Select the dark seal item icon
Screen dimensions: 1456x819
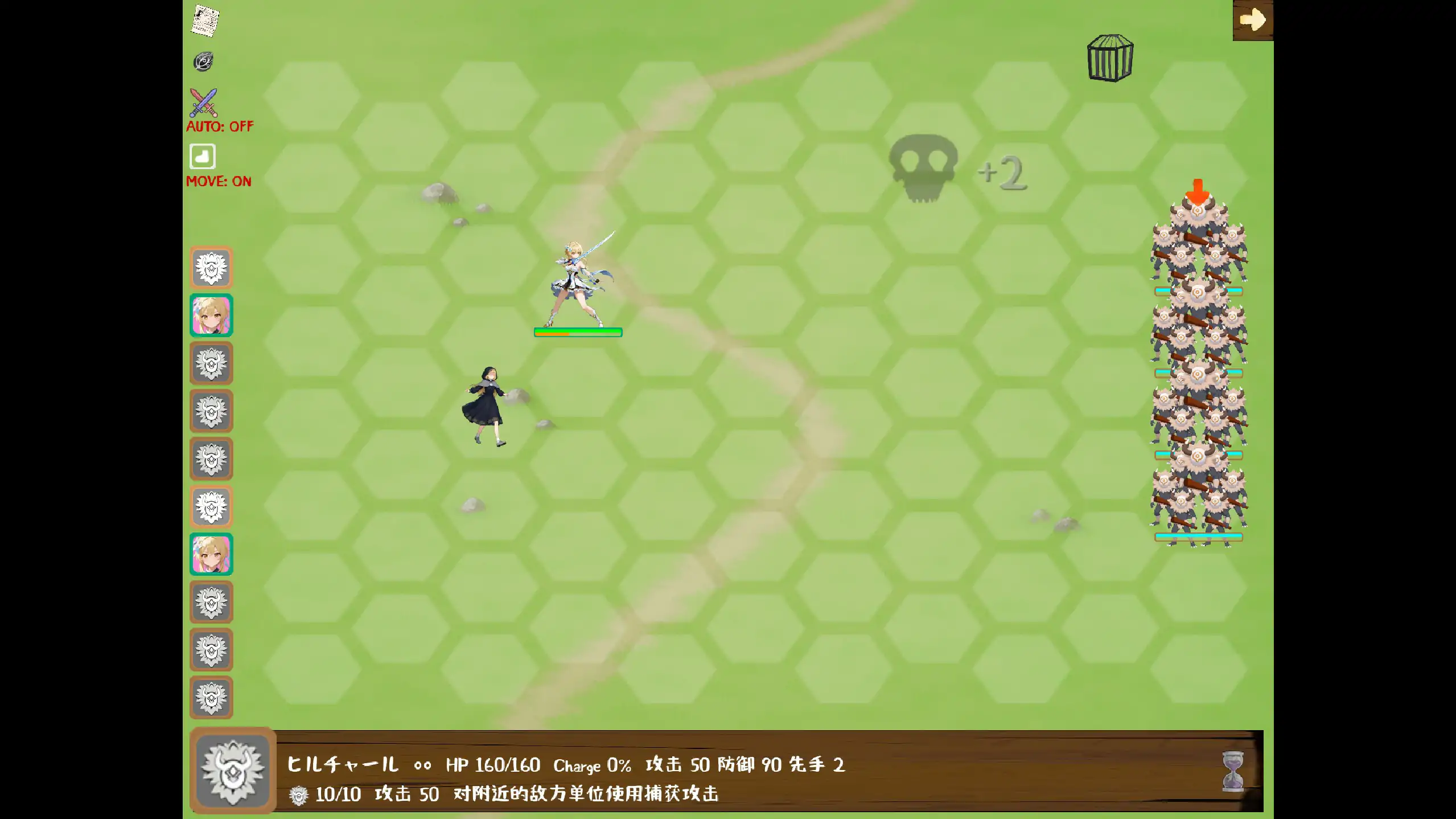pyautogui.click(x=204, y=61)
